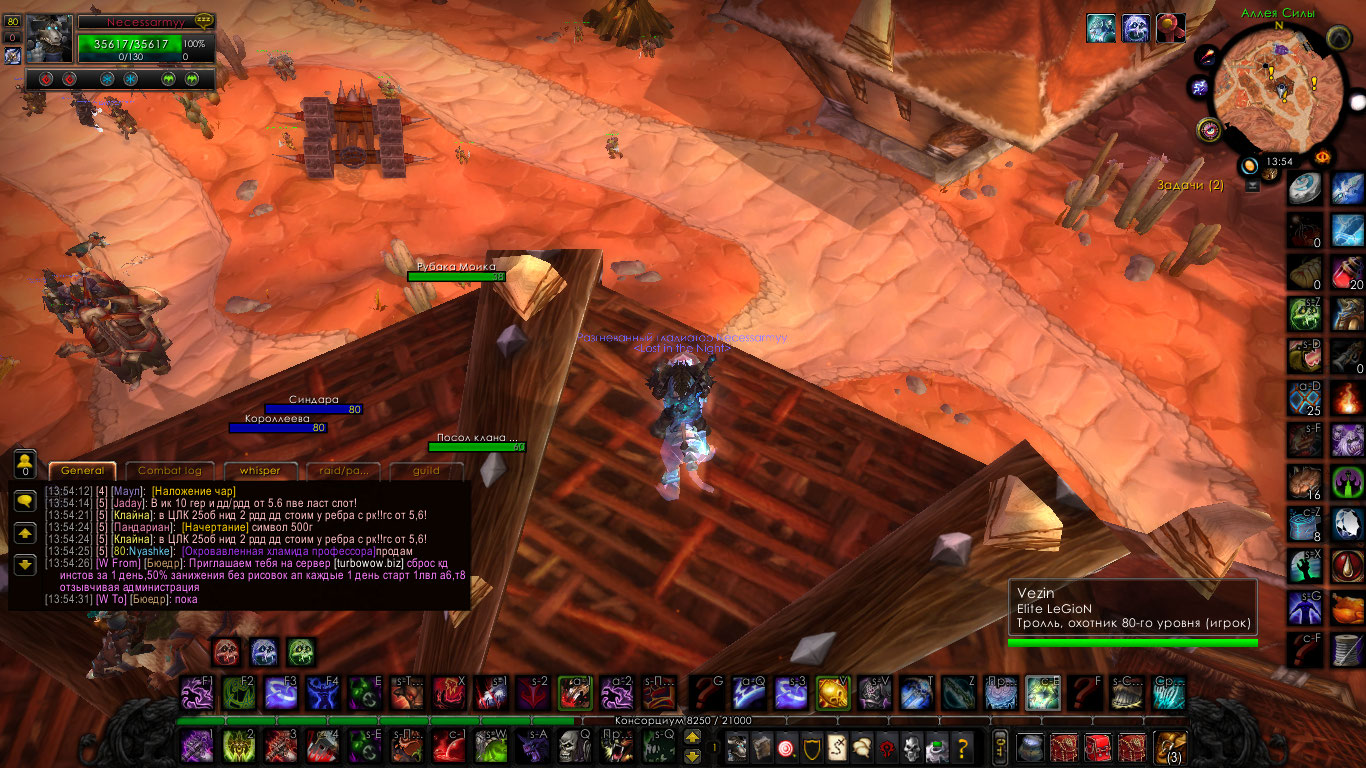The width and height of the screenshot is (1366, 768).
Task: Open the whisper chat tab
Action: [253, 471]
